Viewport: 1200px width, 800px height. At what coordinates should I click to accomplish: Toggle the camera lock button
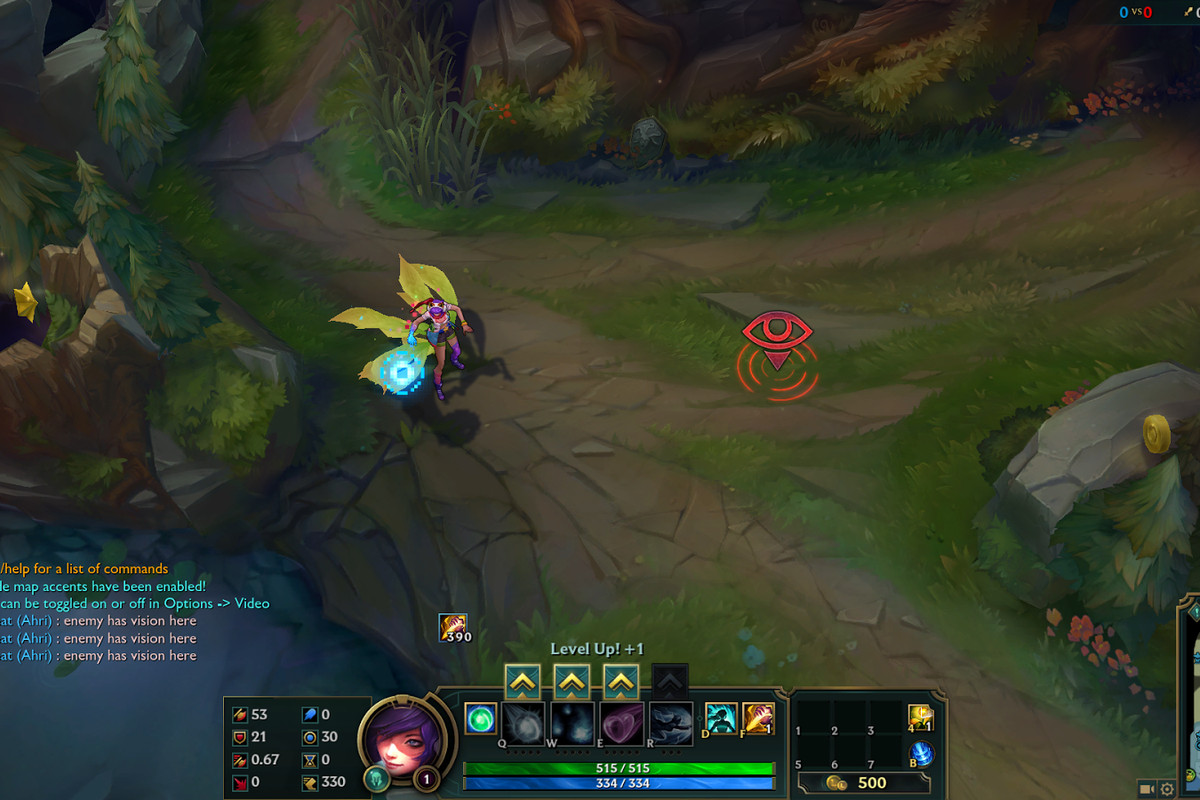coord(1145,789)
